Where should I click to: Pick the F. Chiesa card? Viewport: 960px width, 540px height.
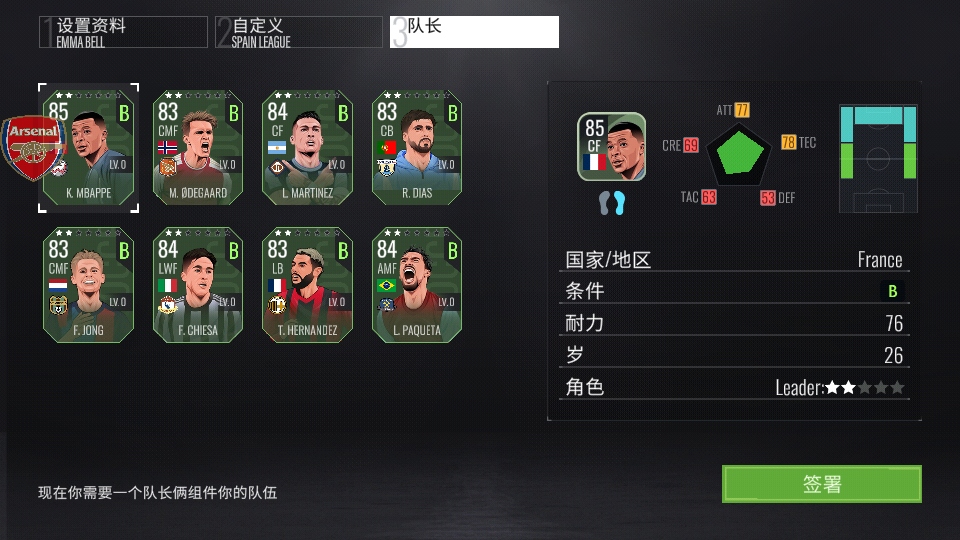click(x=197, y=285)
